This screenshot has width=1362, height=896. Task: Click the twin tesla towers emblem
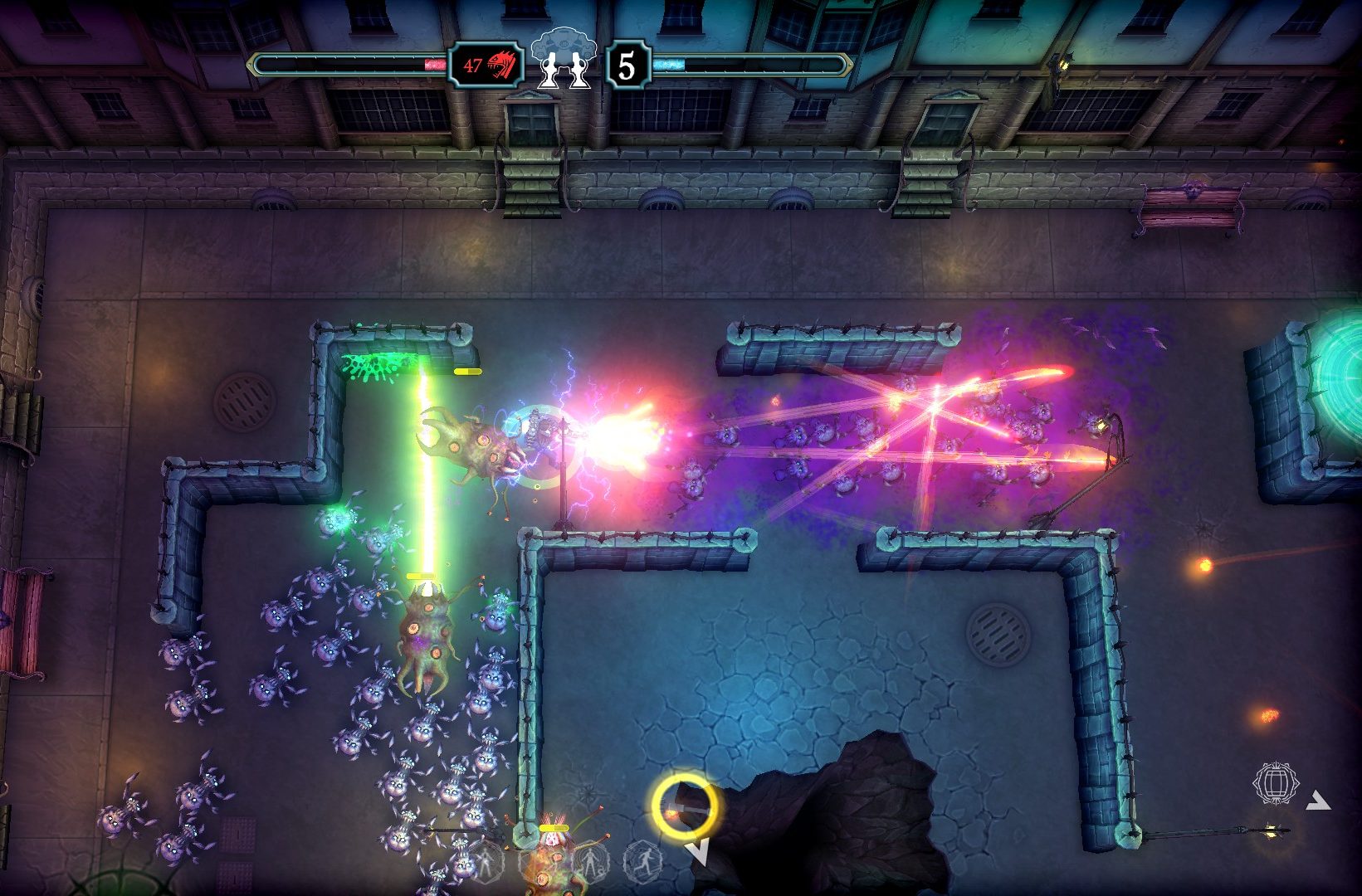(565, 60)
